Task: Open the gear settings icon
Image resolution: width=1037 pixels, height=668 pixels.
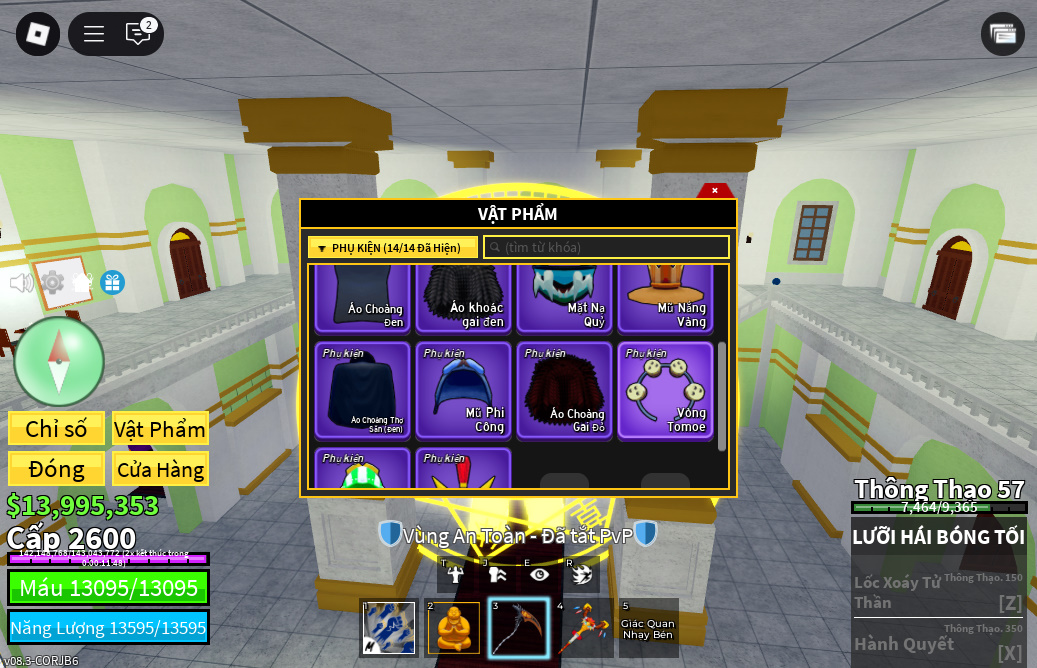Action: click(x=52, y=283)
